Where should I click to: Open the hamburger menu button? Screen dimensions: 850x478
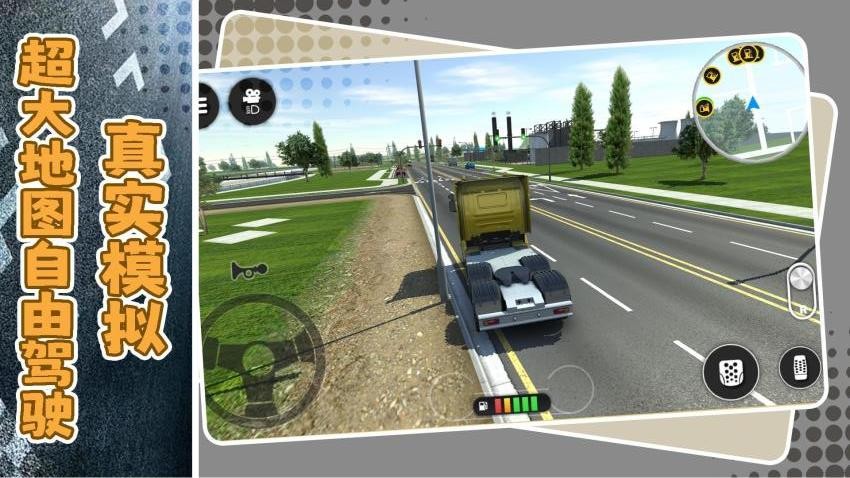207,104
